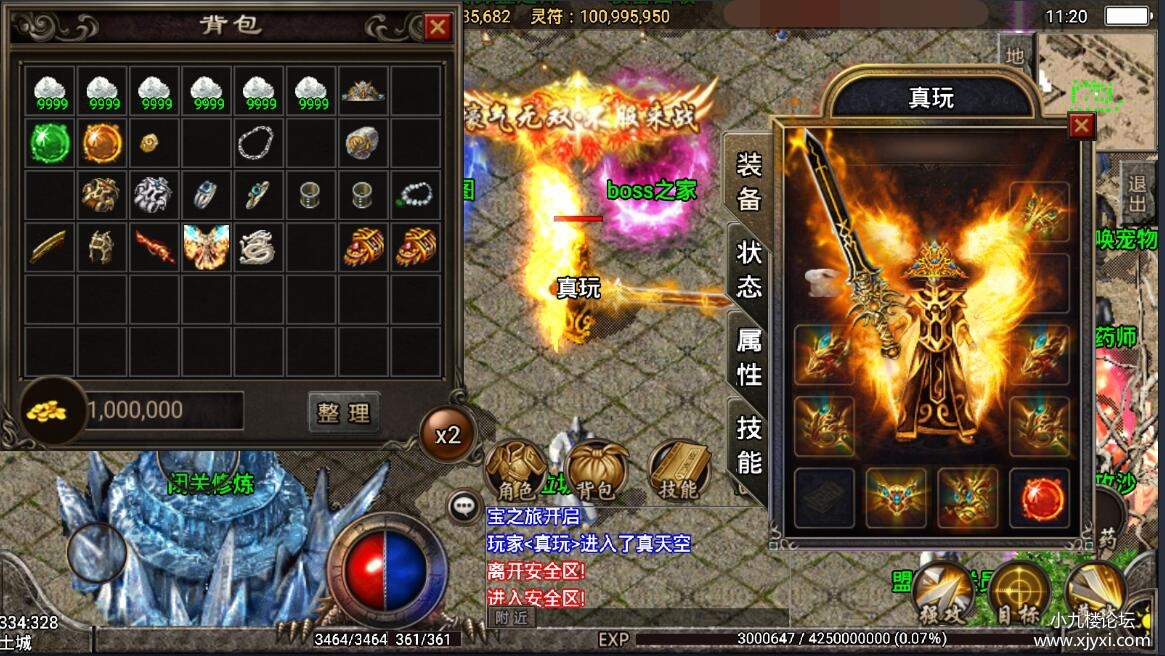This screenshot has width=1165, height=656.
Task: Open the 背包 bag button
Action: click(597, 470)
